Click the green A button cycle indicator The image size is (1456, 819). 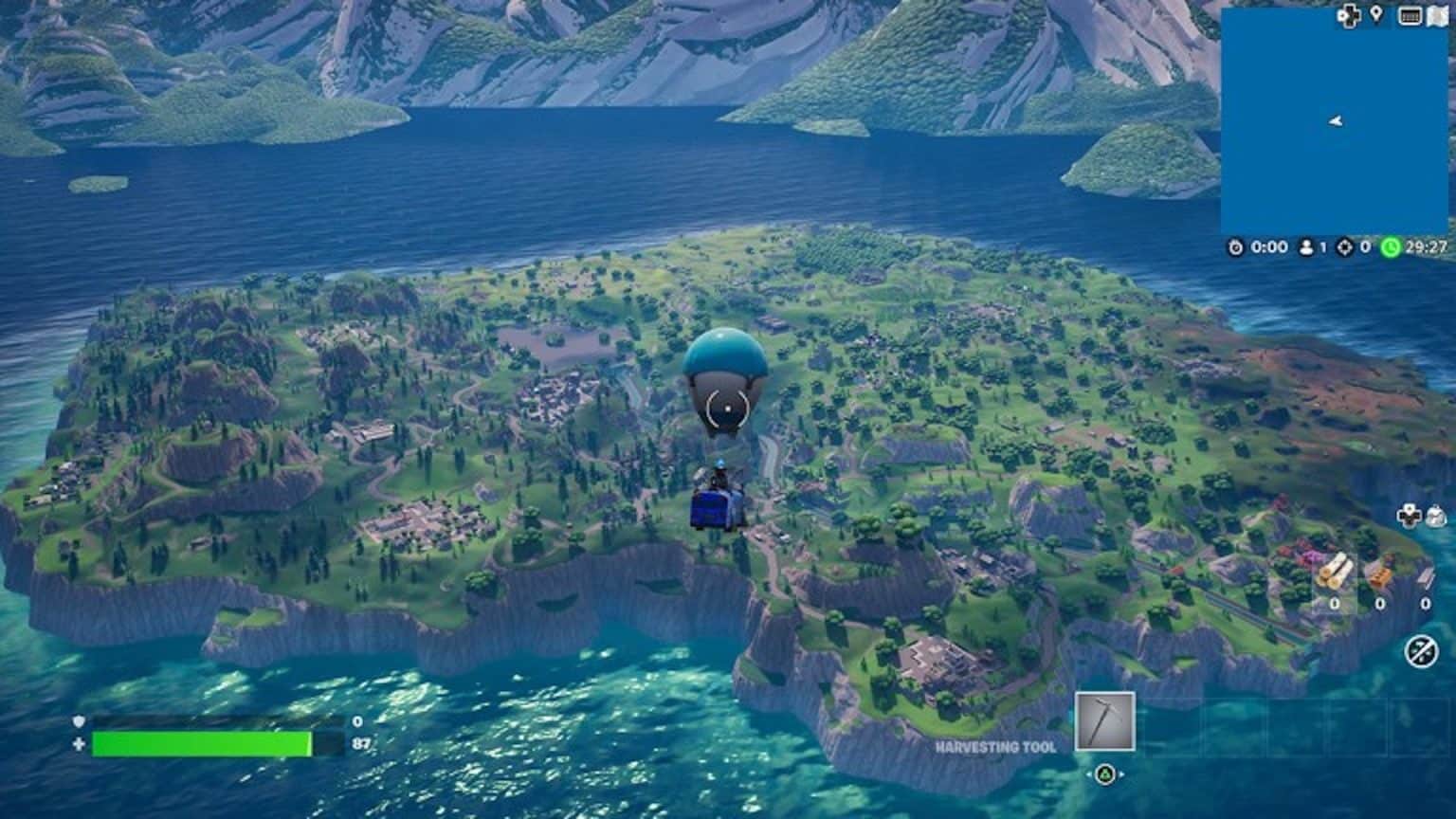coord(1105,774)
